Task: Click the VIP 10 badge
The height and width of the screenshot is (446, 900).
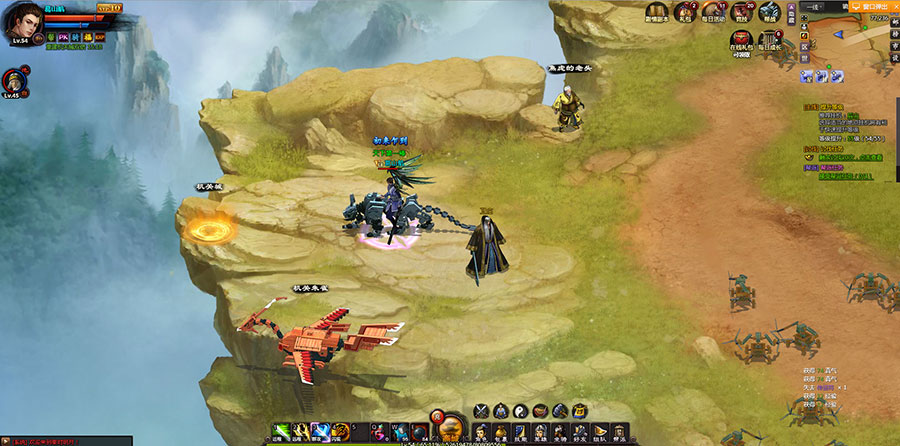Action: coord(110,7)
